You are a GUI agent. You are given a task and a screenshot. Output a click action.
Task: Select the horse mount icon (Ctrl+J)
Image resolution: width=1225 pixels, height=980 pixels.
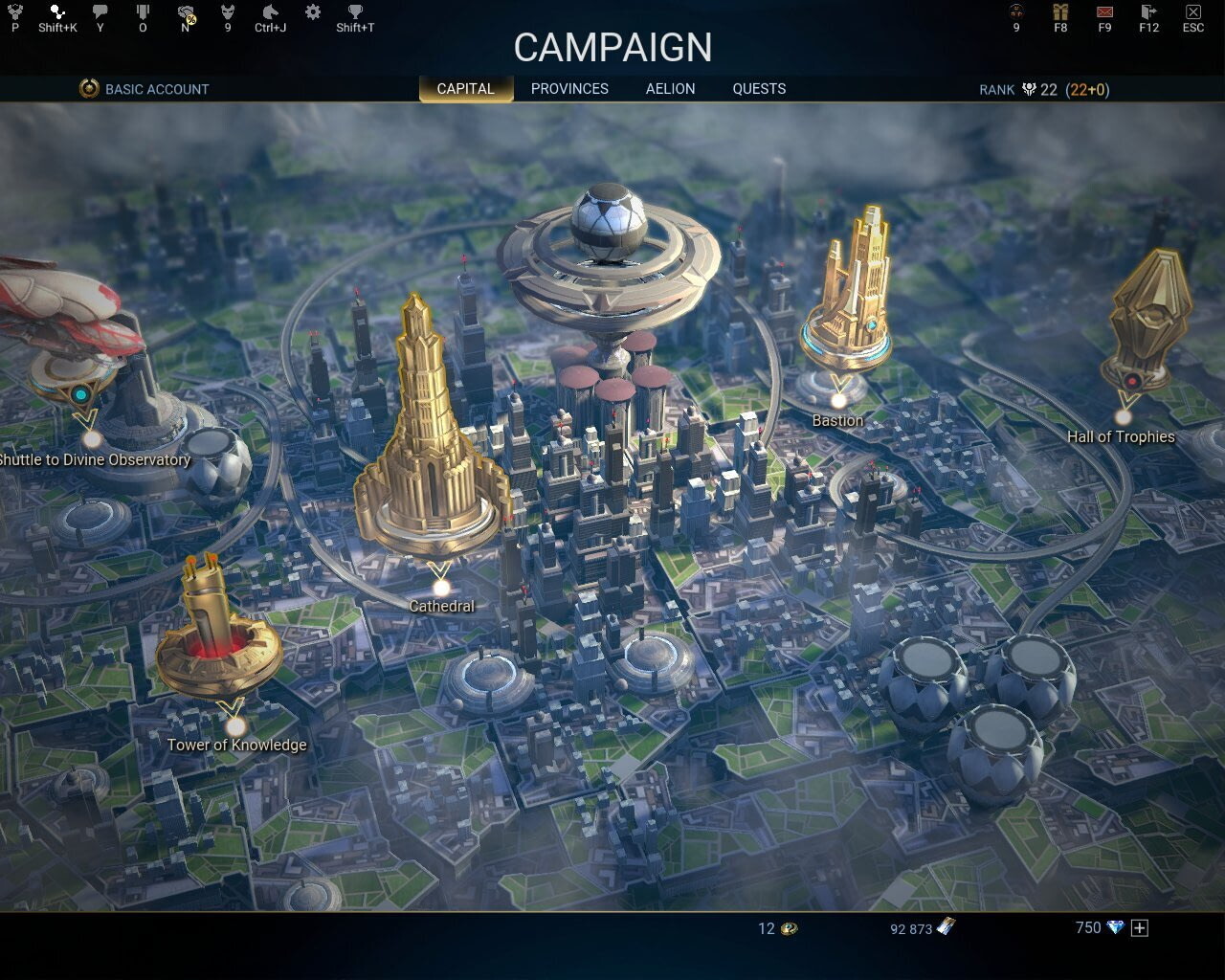click(271, 13)
